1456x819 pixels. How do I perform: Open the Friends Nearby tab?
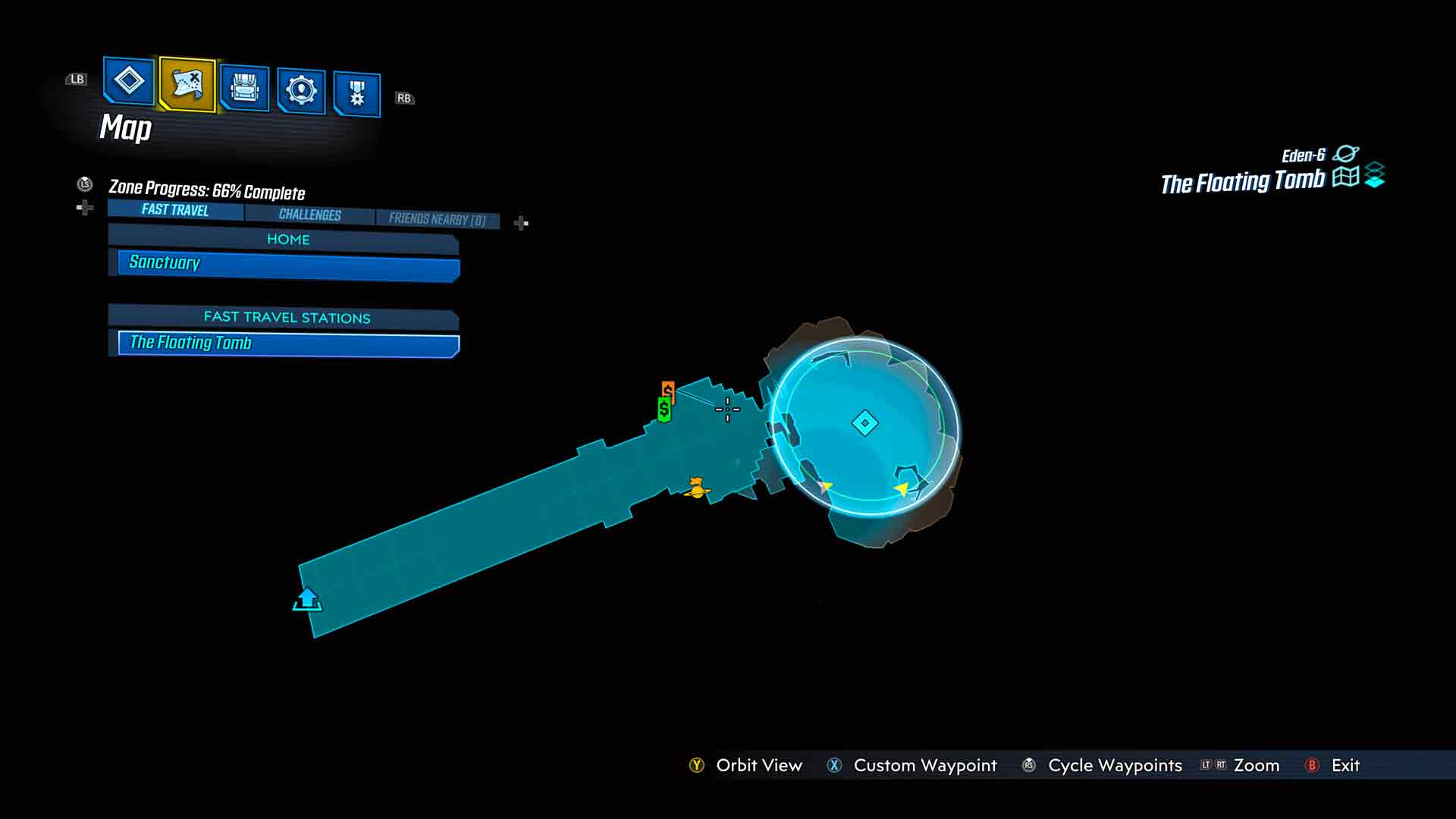[x=437, y=219]
